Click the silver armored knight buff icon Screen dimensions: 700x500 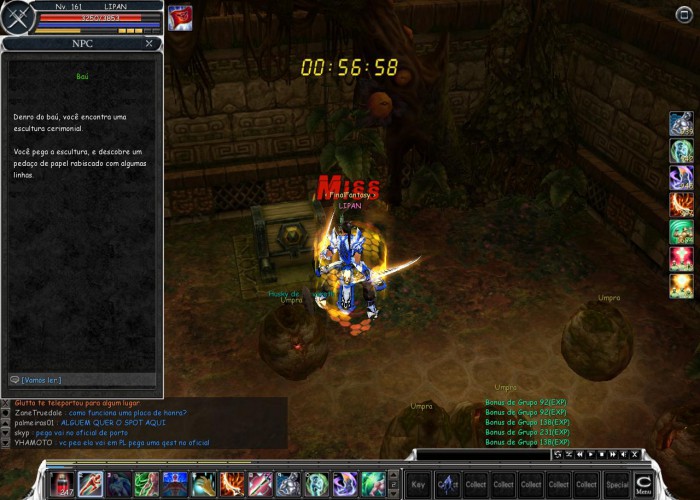pyautogui.click(x=682, y=124)
